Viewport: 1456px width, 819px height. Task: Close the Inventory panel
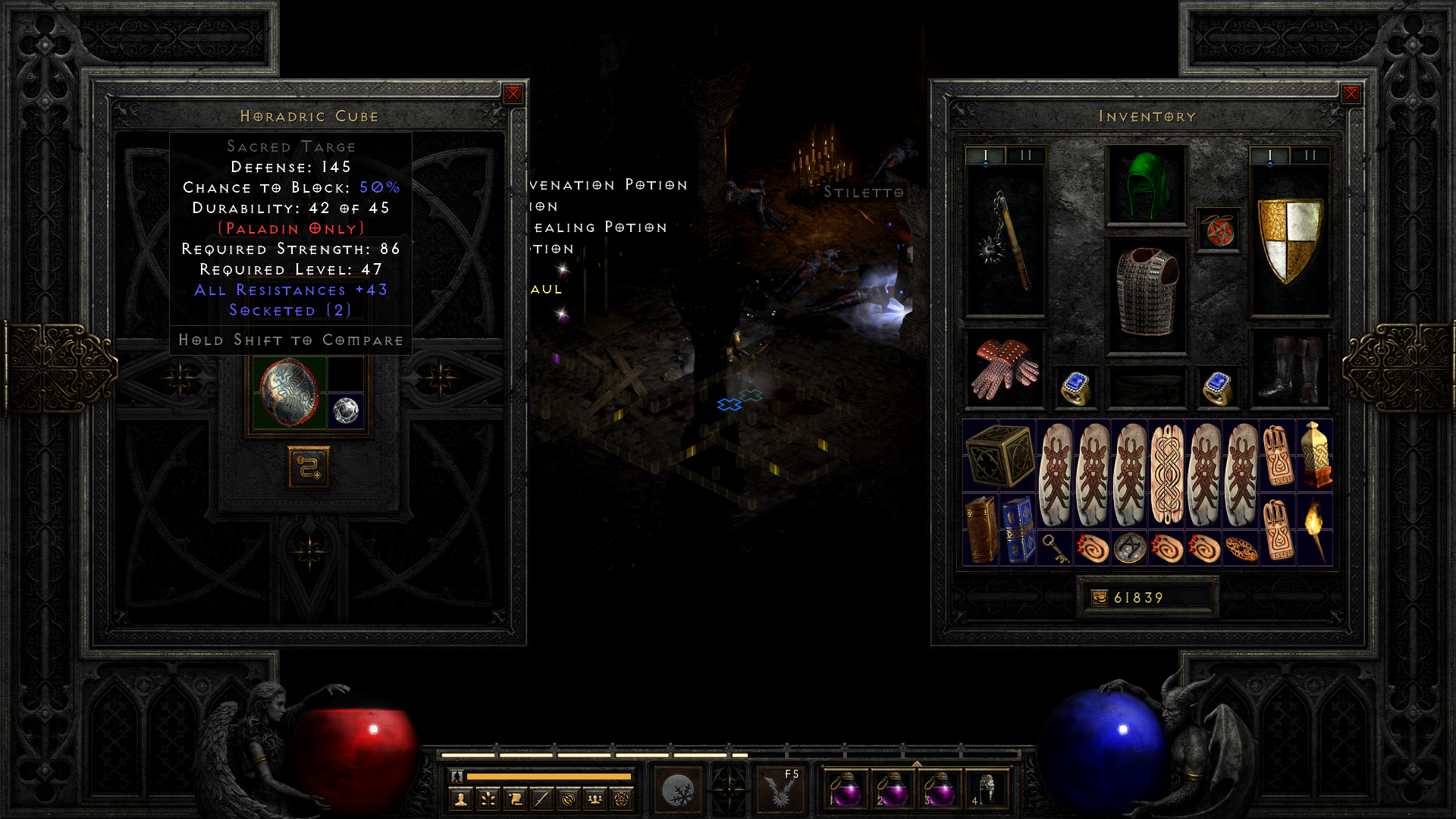(1351, 94)
